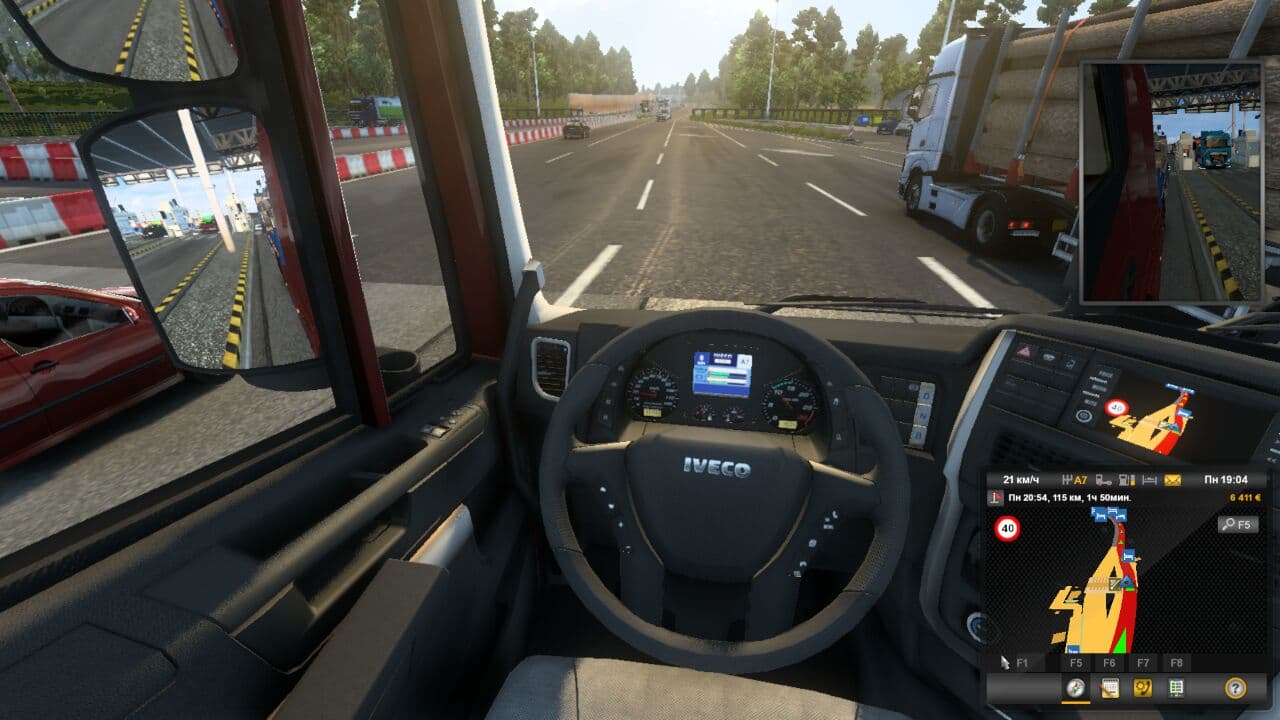Select the navigation compass icon on Route Advisor
1280x720 pixels.
click(x=1074, y=687)
